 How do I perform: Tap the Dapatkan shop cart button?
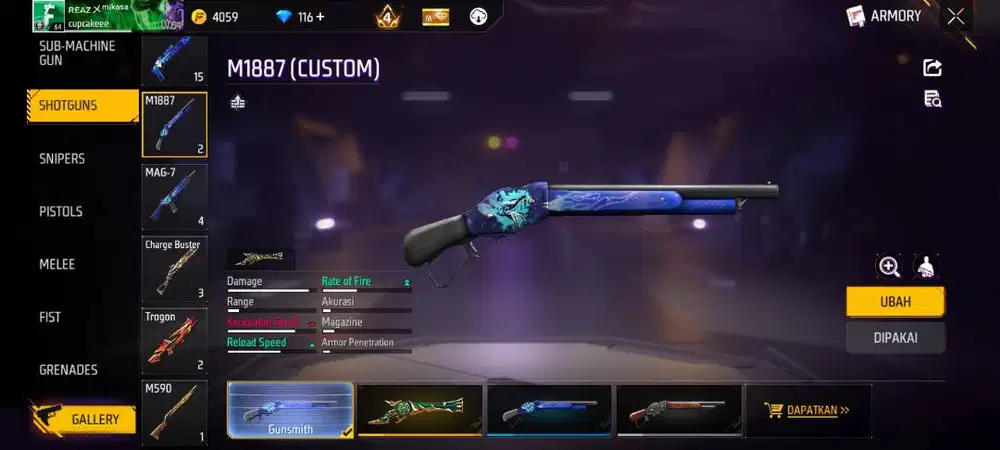(x=807, y=410)
